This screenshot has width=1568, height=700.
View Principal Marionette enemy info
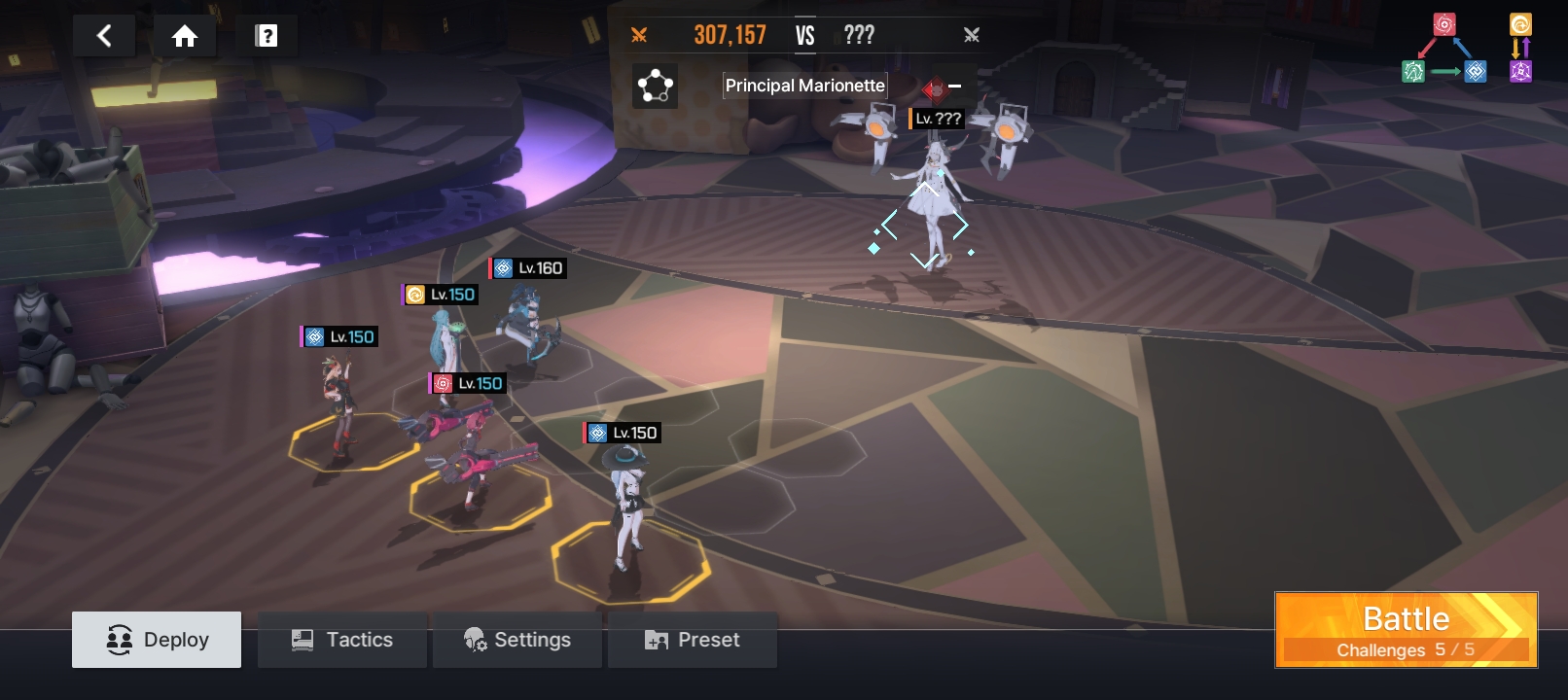804,86
